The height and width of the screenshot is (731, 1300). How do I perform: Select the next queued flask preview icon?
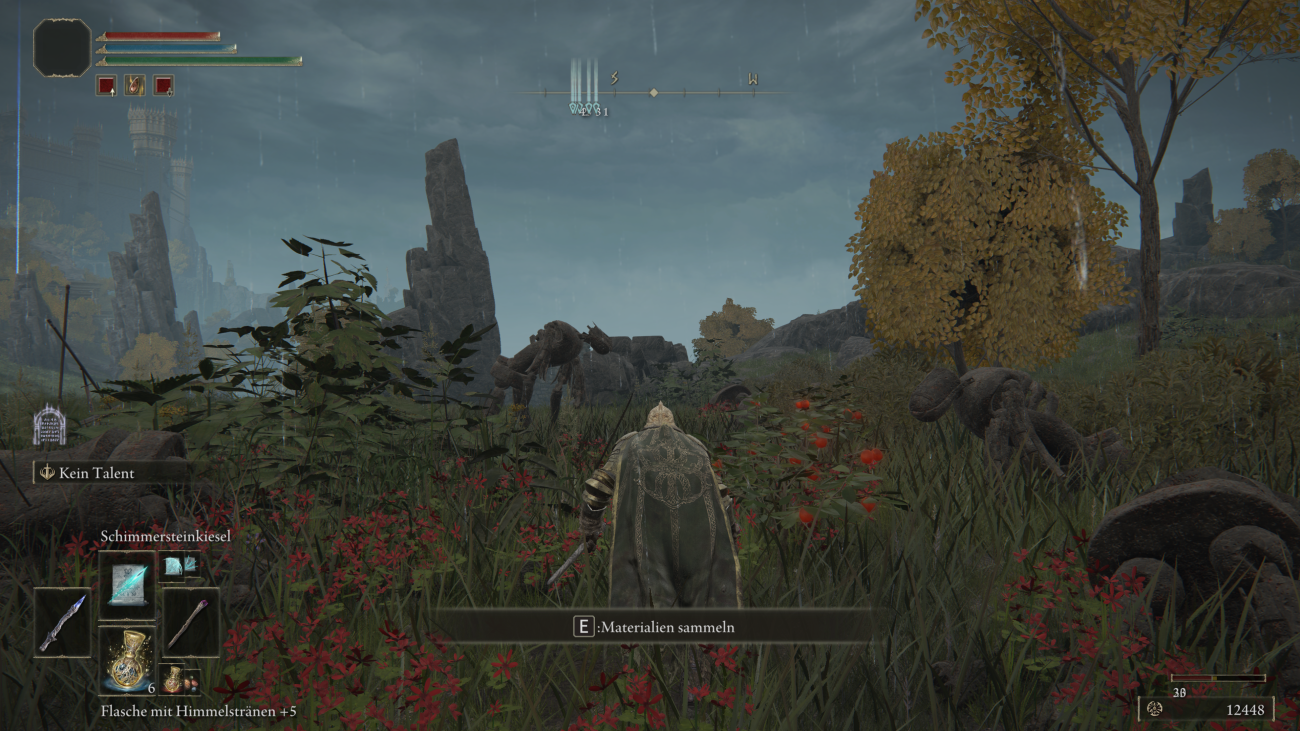tap(173, 681)
